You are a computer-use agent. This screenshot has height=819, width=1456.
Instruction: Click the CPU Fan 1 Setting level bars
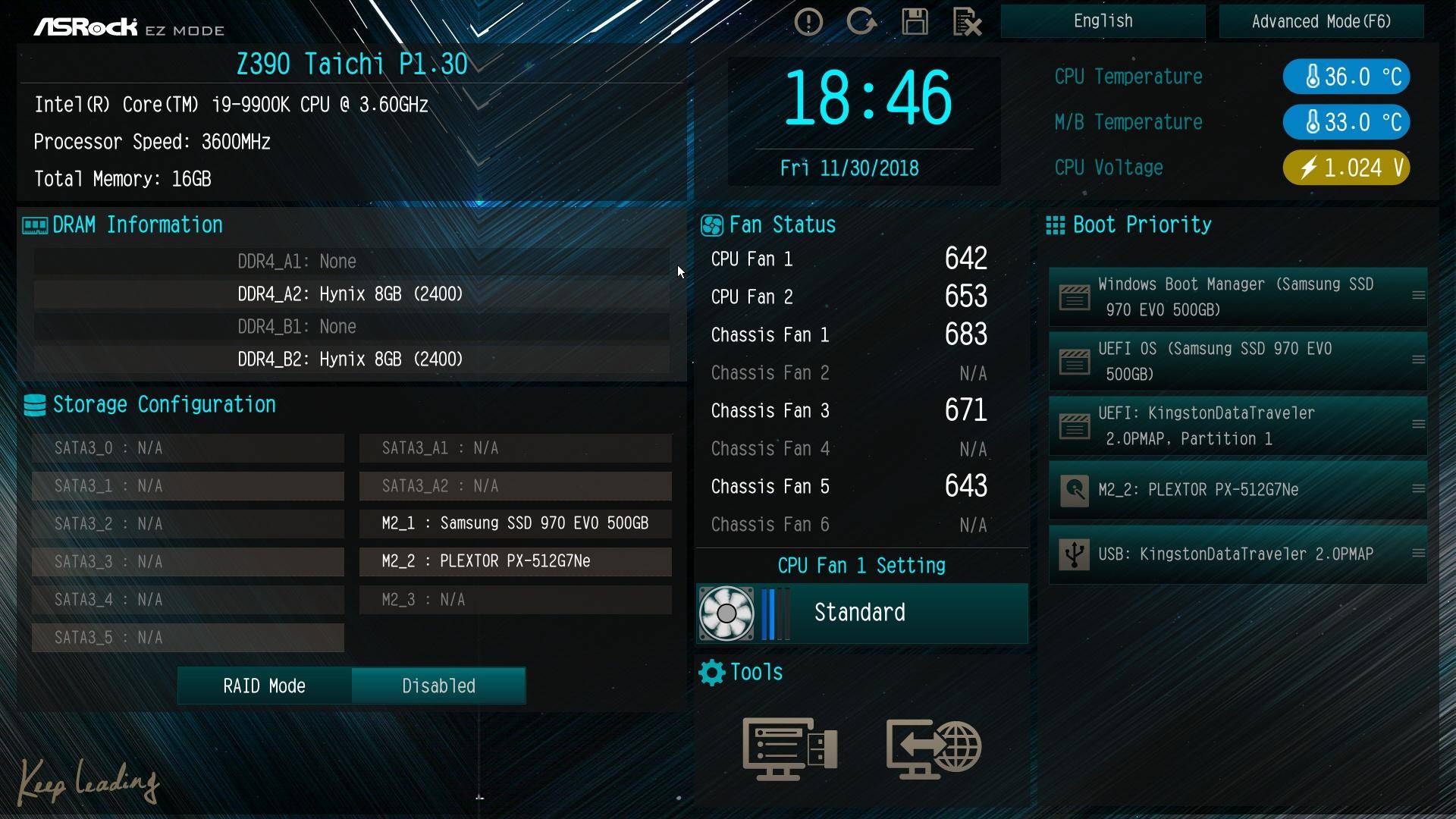pos(773,613)
